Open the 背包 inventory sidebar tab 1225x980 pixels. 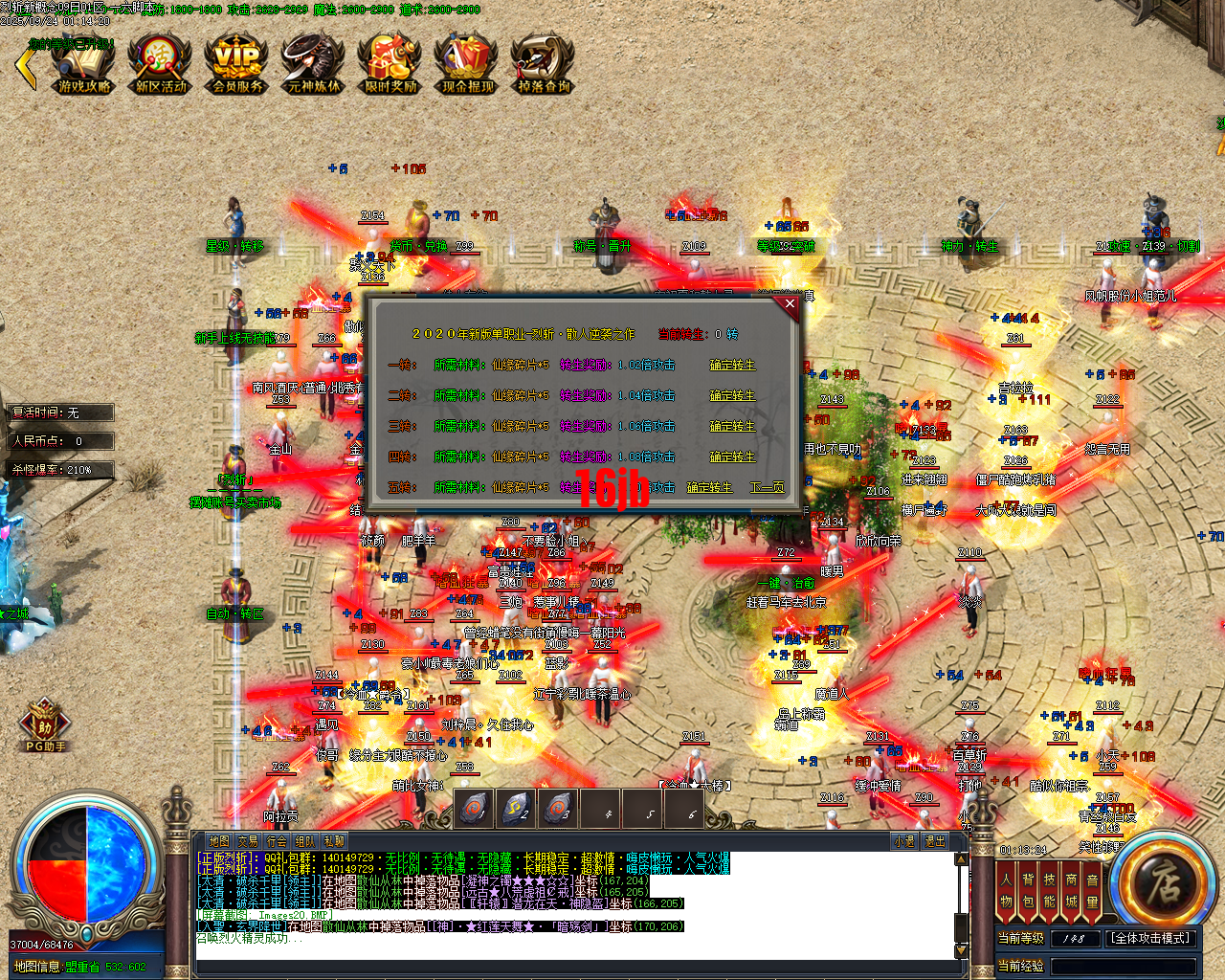(1028, 887)
